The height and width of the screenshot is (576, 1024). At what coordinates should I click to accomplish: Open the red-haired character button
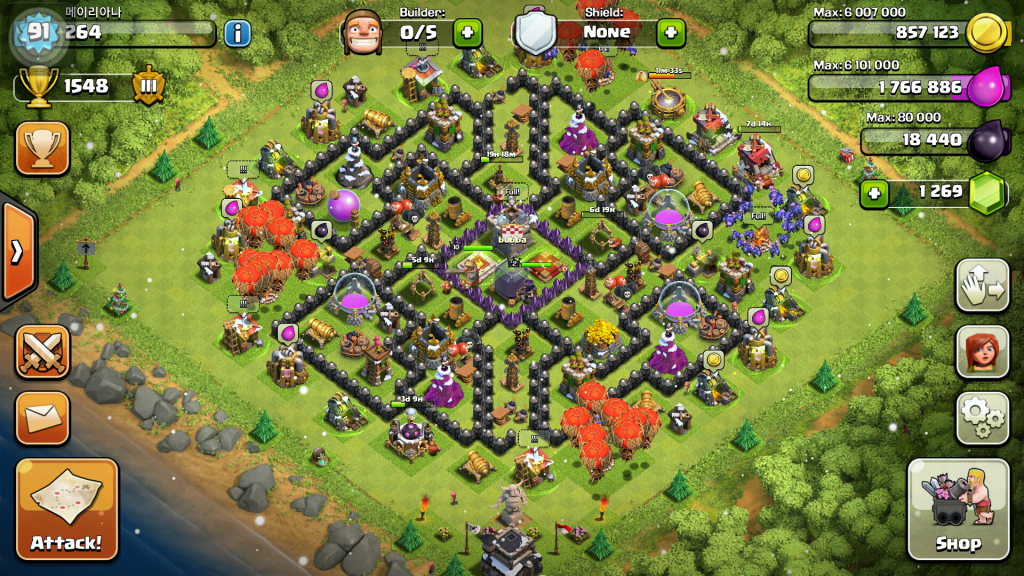coord(982,352)
